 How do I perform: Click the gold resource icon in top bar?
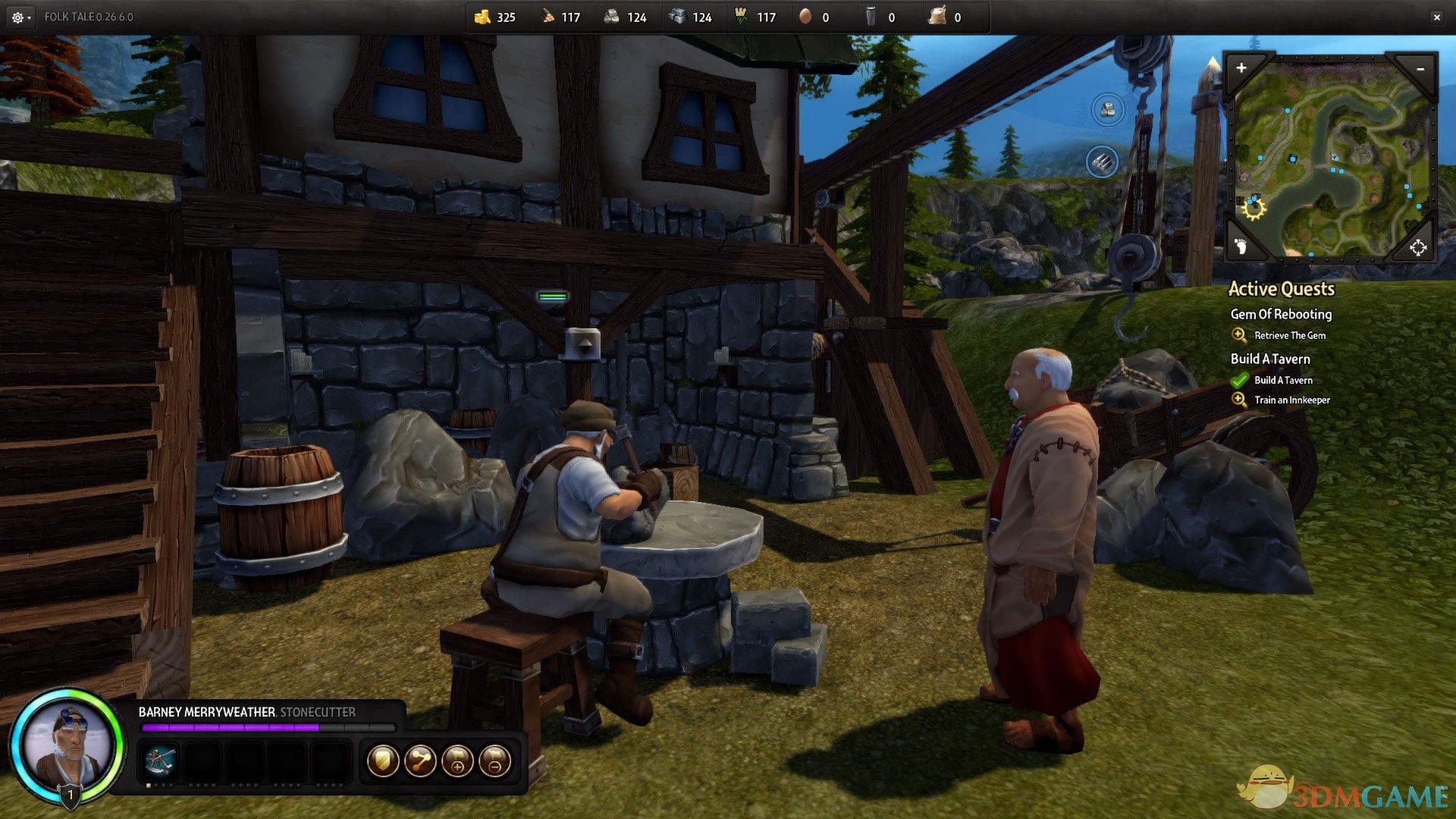[482, 17]
